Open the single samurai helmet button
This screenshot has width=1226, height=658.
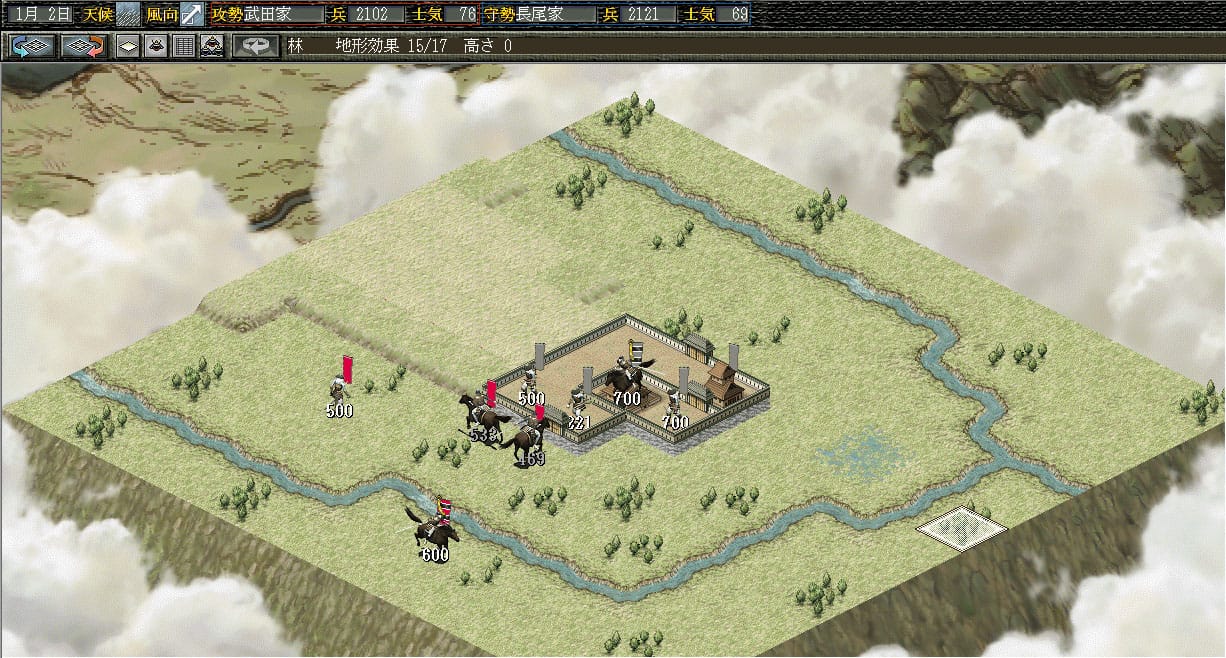[156, 46]
